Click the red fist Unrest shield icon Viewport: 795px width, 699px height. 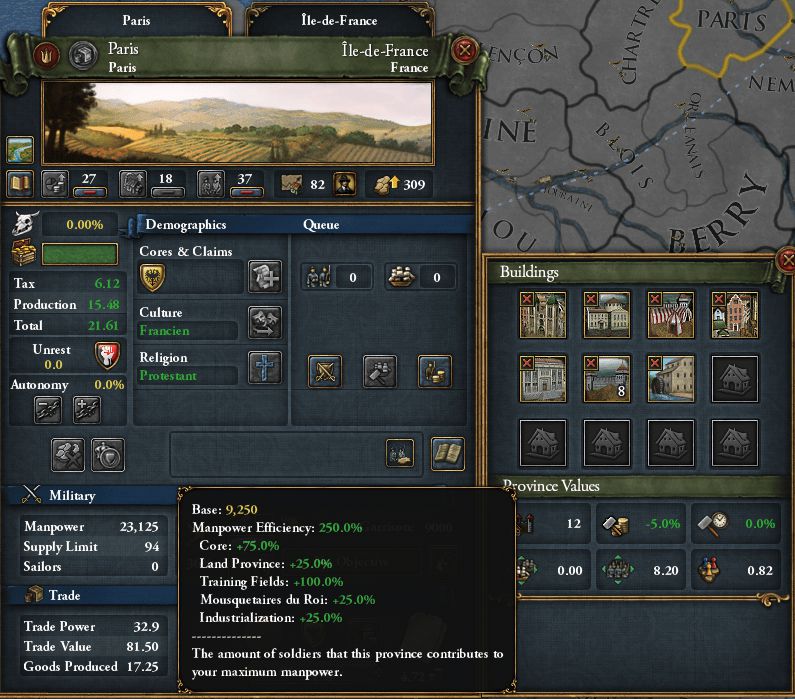[107, 355]
